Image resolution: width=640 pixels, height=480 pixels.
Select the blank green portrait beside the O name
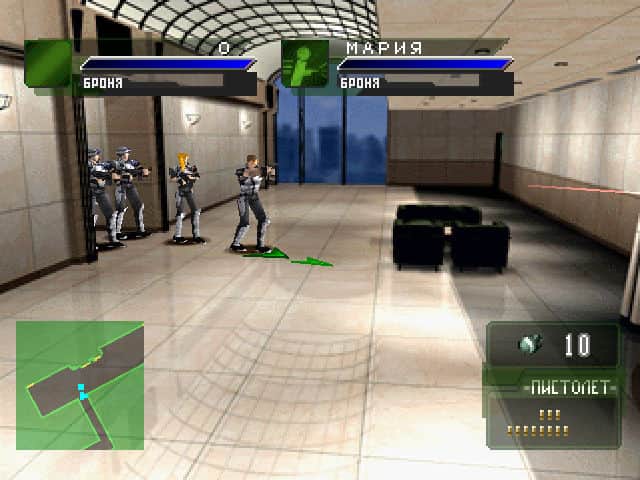click(48, 66)
